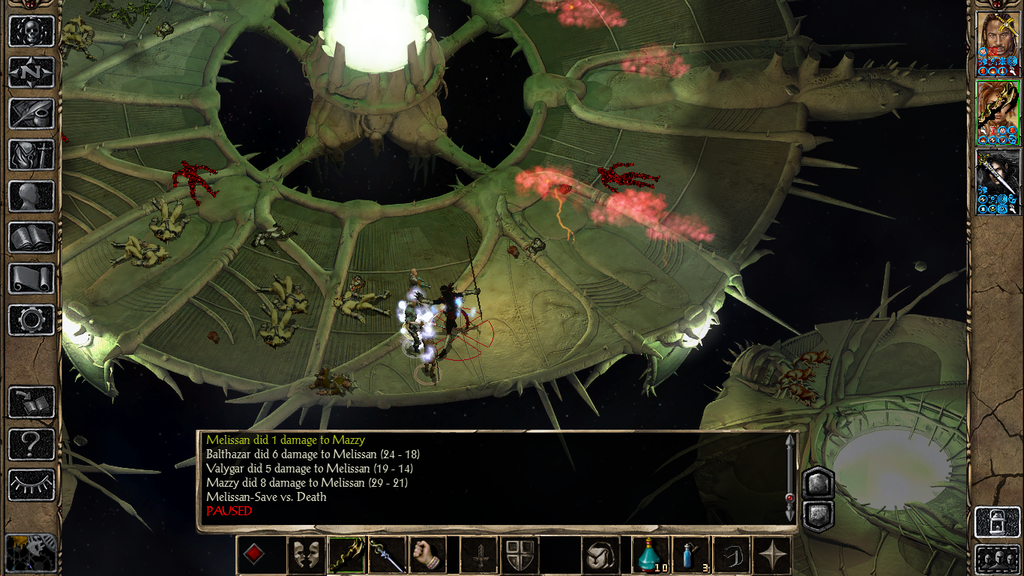Show the character record with the head icon
1024x576 pixels.
[31, 196]
